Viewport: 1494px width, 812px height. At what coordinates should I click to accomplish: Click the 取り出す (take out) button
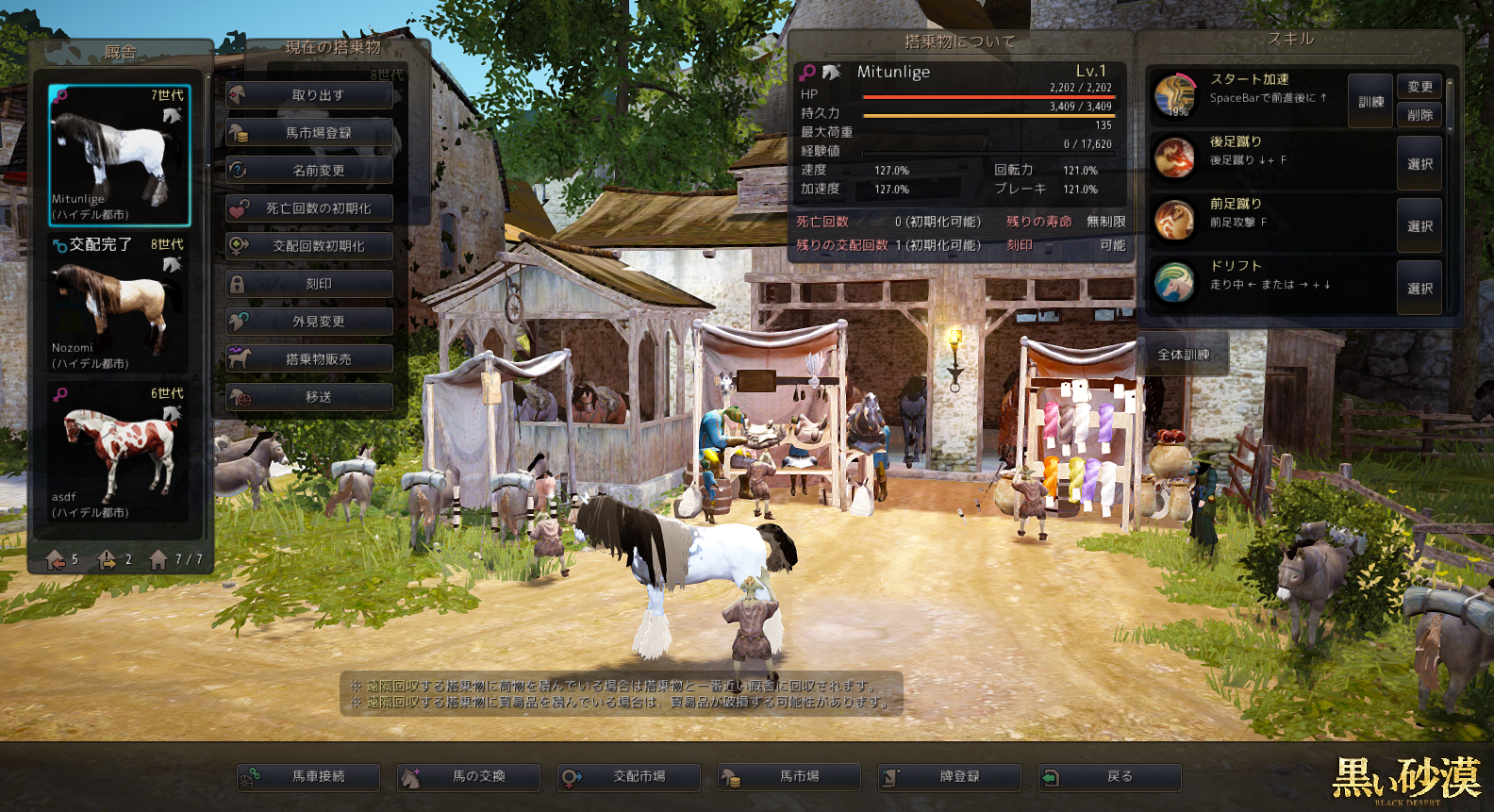(x=309, y=95)
